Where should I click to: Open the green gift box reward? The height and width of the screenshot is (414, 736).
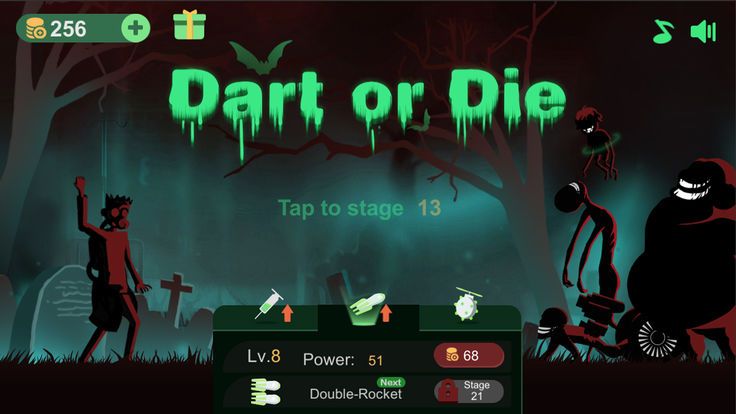click(188, 25)
